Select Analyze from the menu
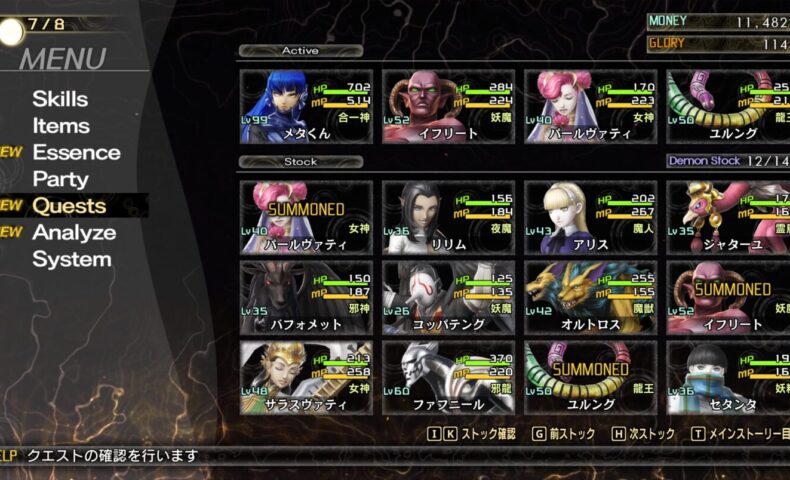The width and height of the screenshot is (790, 480). pyautogui.click(x=74, y=233)
